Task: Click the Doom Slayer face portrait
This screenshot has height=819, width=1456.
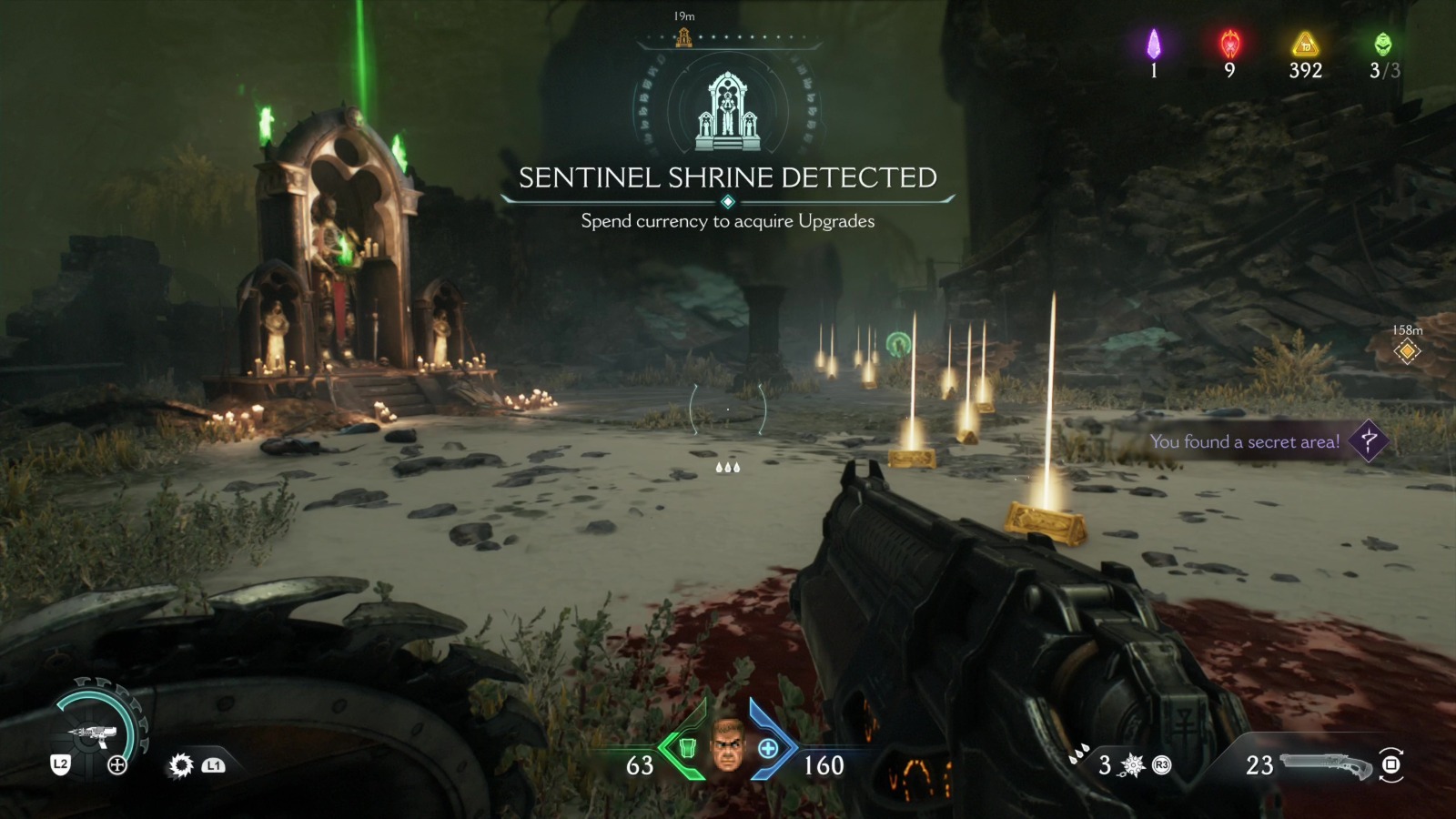Action: [728, 745]
